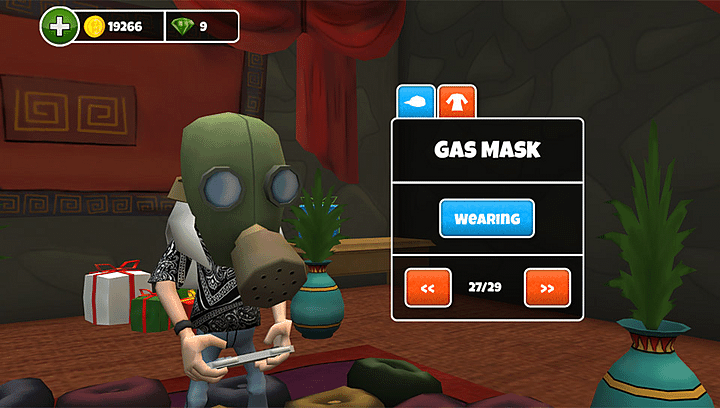The image size is (720, 408).
Task: Open the orange shirt clothing tab
Action: coord(457,102)
